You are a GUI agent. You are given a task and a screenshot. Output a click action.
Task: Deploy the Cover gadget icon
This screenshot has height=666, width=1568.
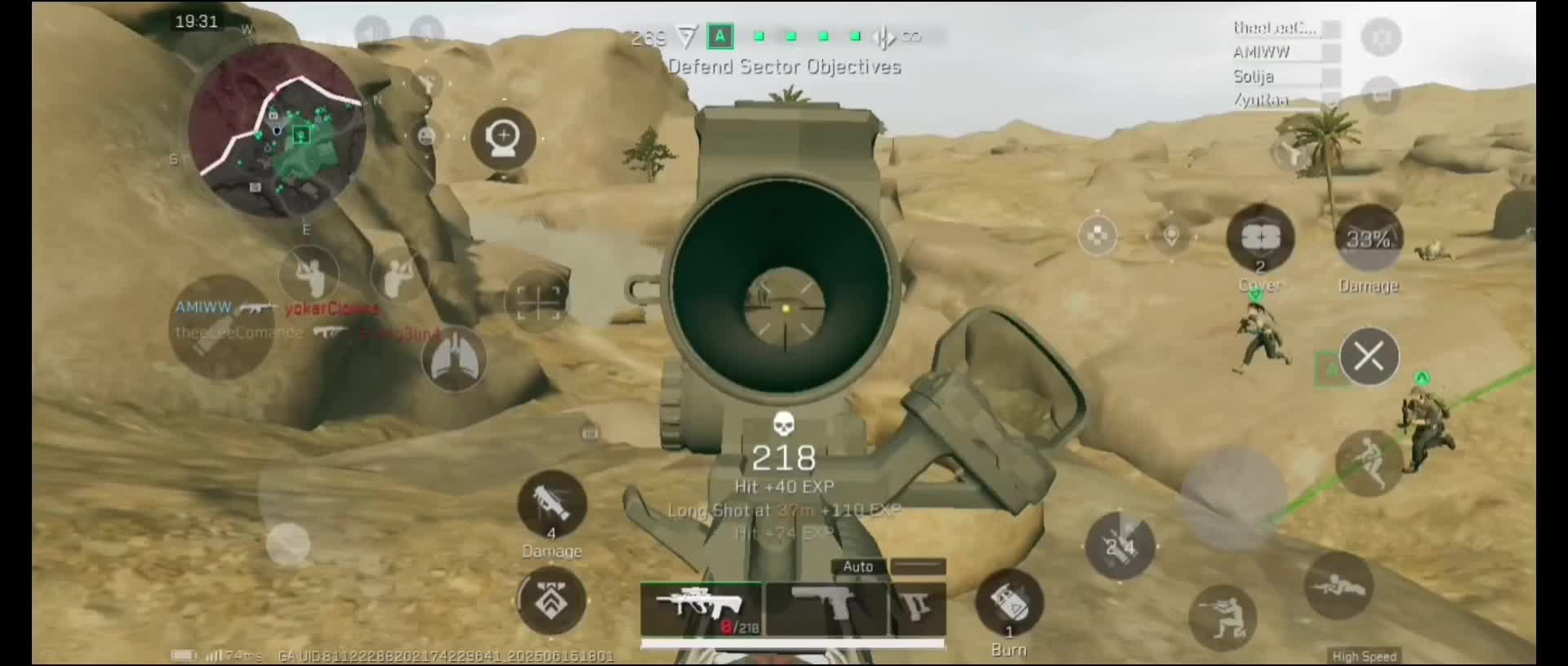1260,238
